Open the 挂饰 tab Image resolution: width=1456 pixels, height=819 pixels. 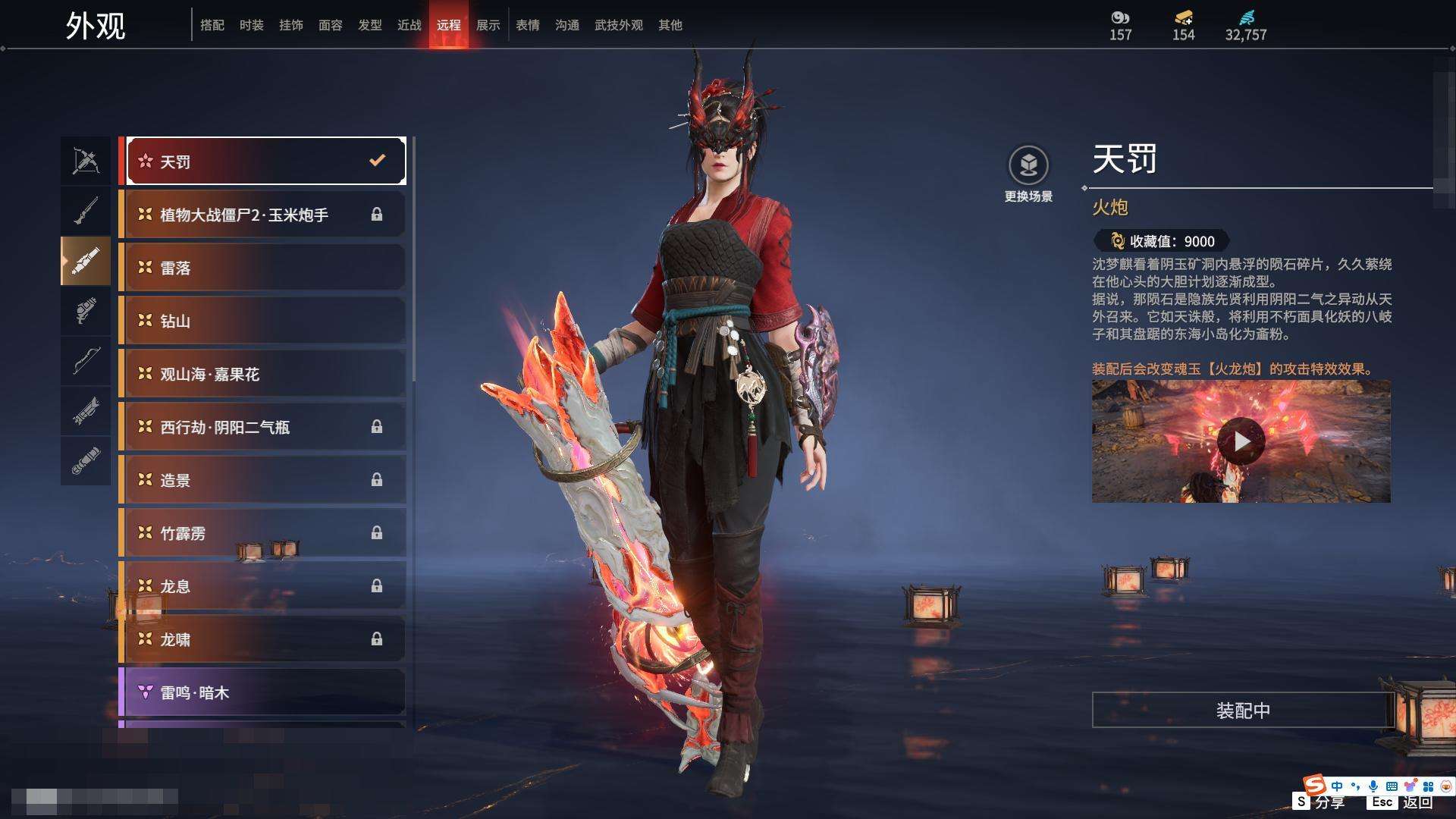290,25
